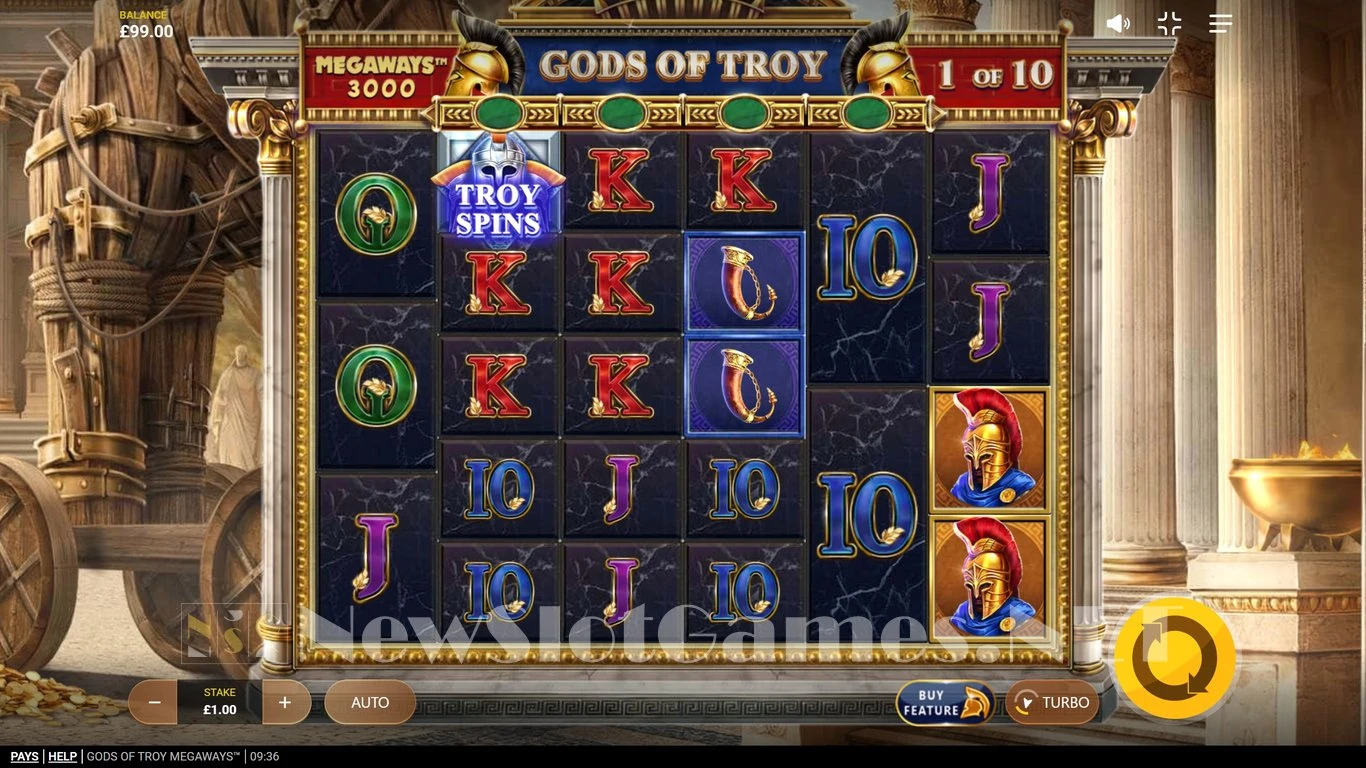Open the Buy Feature option
Screen dimensions: 1366x768
944,703
